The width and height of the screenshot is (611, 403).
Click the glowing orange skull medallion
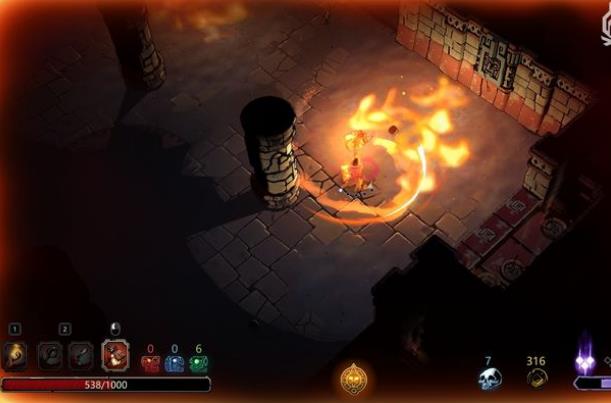click(x=353, y=379)
